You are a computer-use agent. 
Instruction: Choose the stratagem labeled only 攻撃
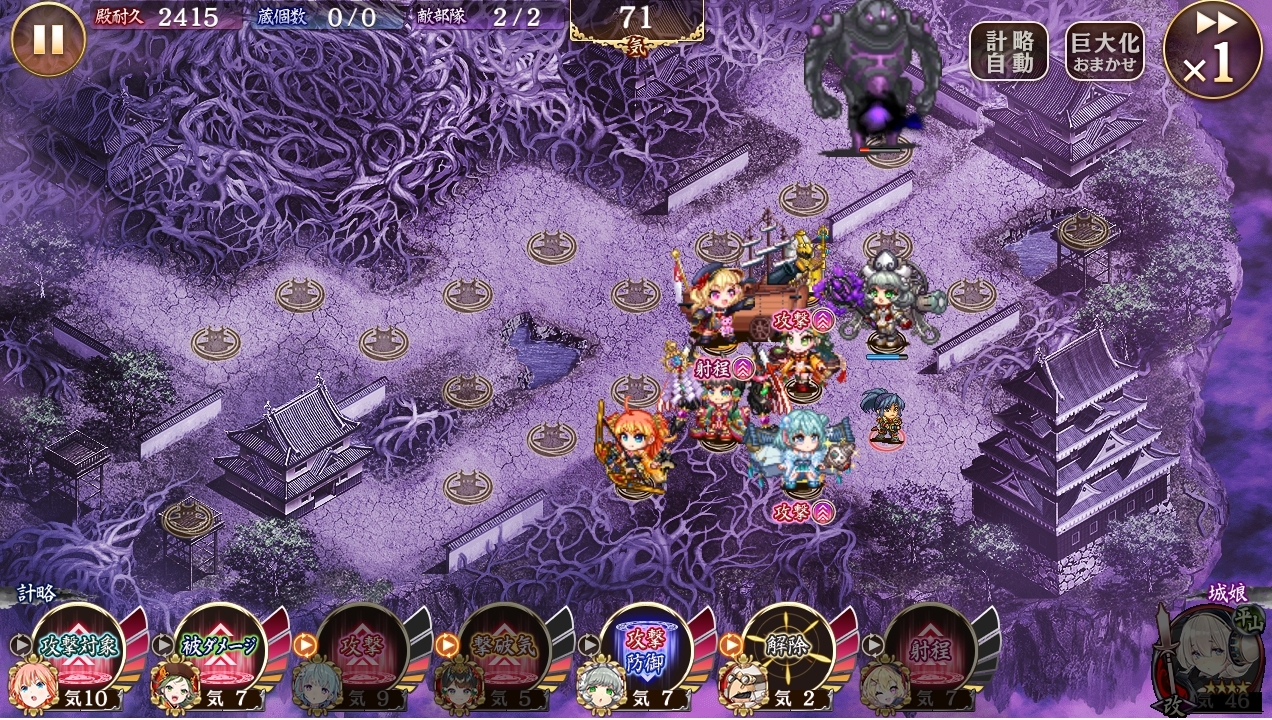point(362,646)
